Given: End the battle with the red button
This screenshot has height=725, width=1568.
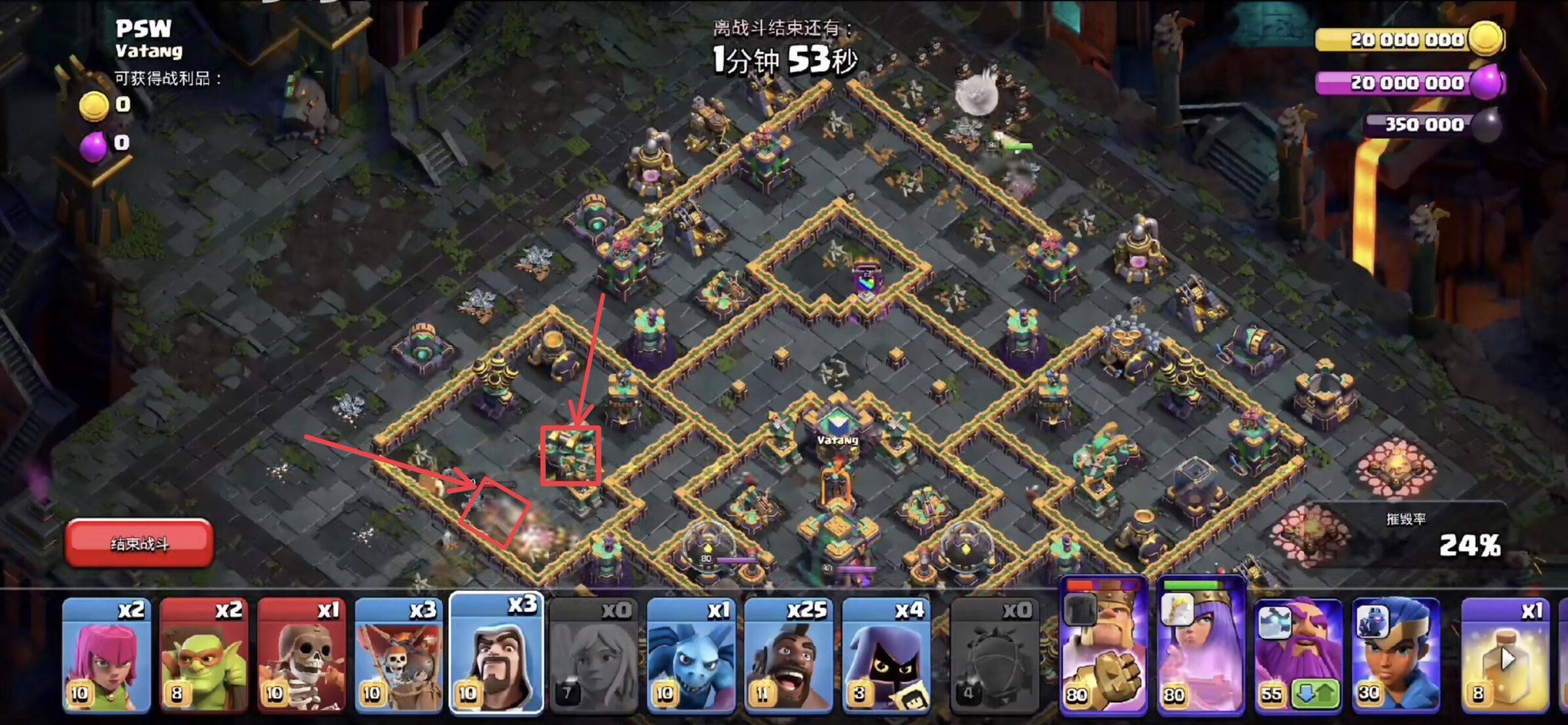Looking at the screenshot, I should tap(139, 543).
